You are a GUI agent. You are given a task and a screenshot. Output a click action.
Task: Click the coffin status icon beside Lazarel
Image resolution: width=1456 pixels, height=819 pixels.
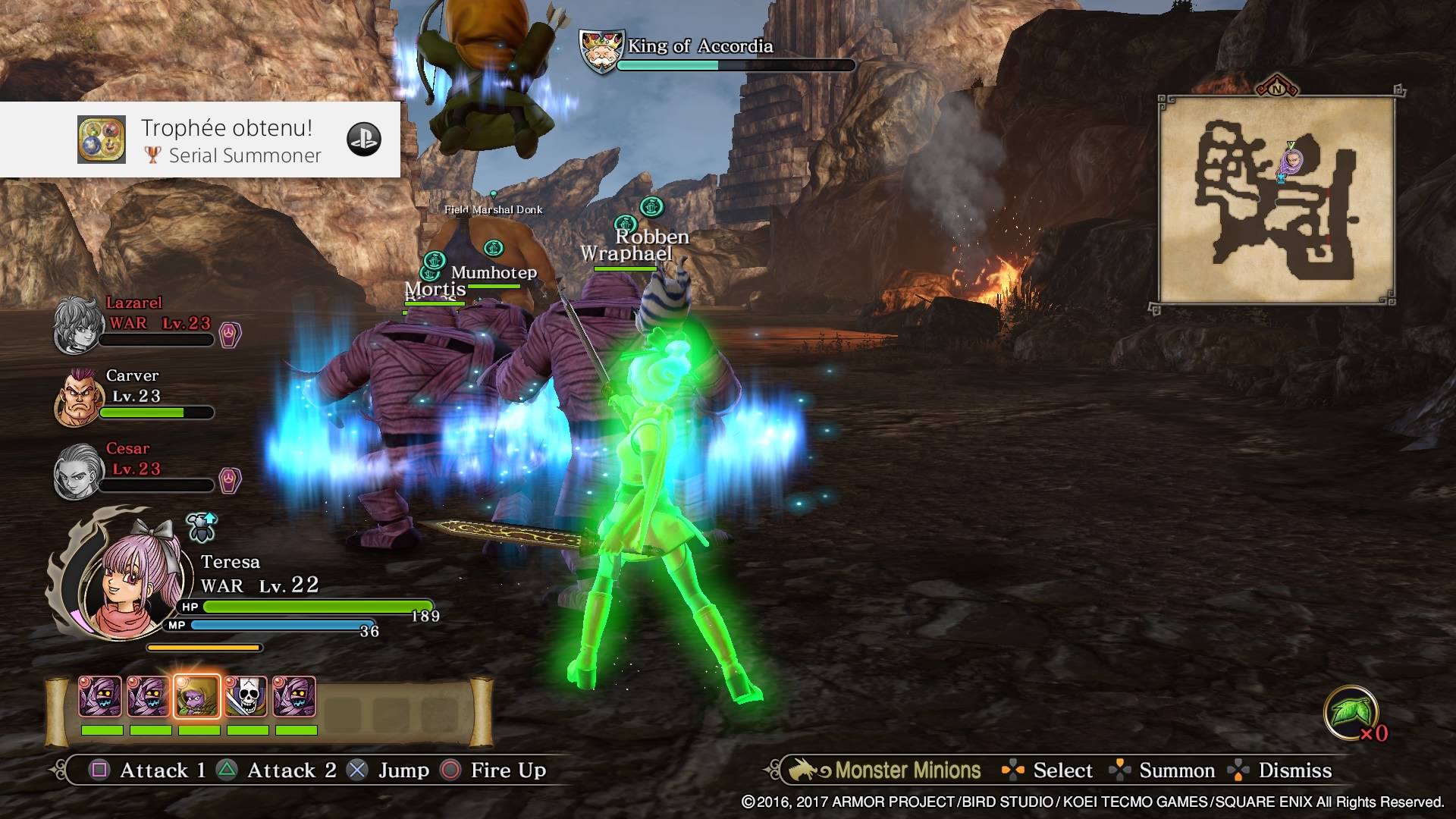[x=230, y=334]
